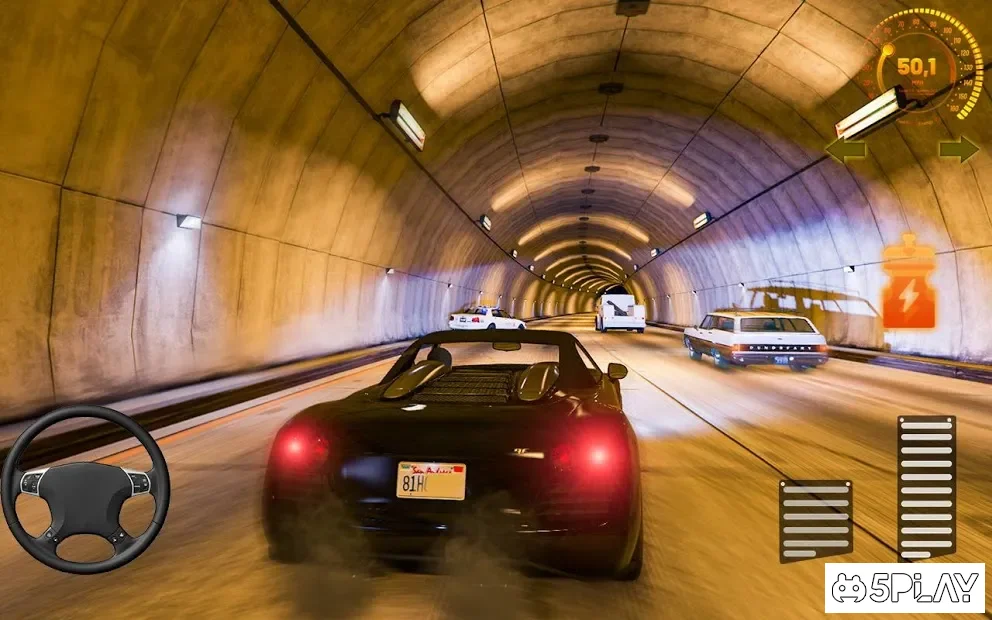992x620 pixels.
Task: Click the steering wheel control
Action: click(85, 488)
